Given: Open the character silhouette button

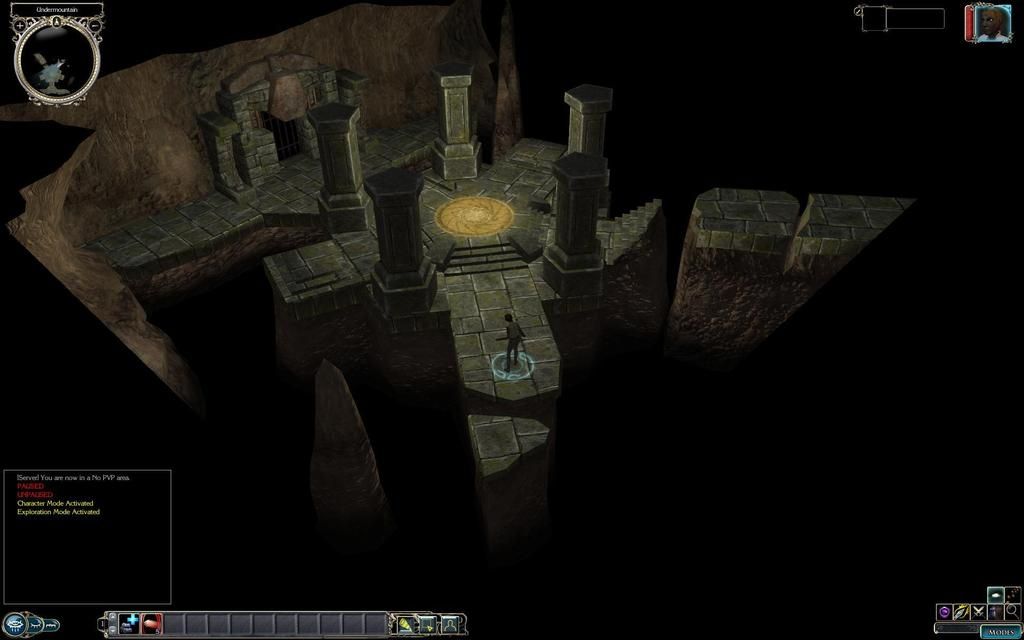Looking at the screenshot, I should click(449, 624).
